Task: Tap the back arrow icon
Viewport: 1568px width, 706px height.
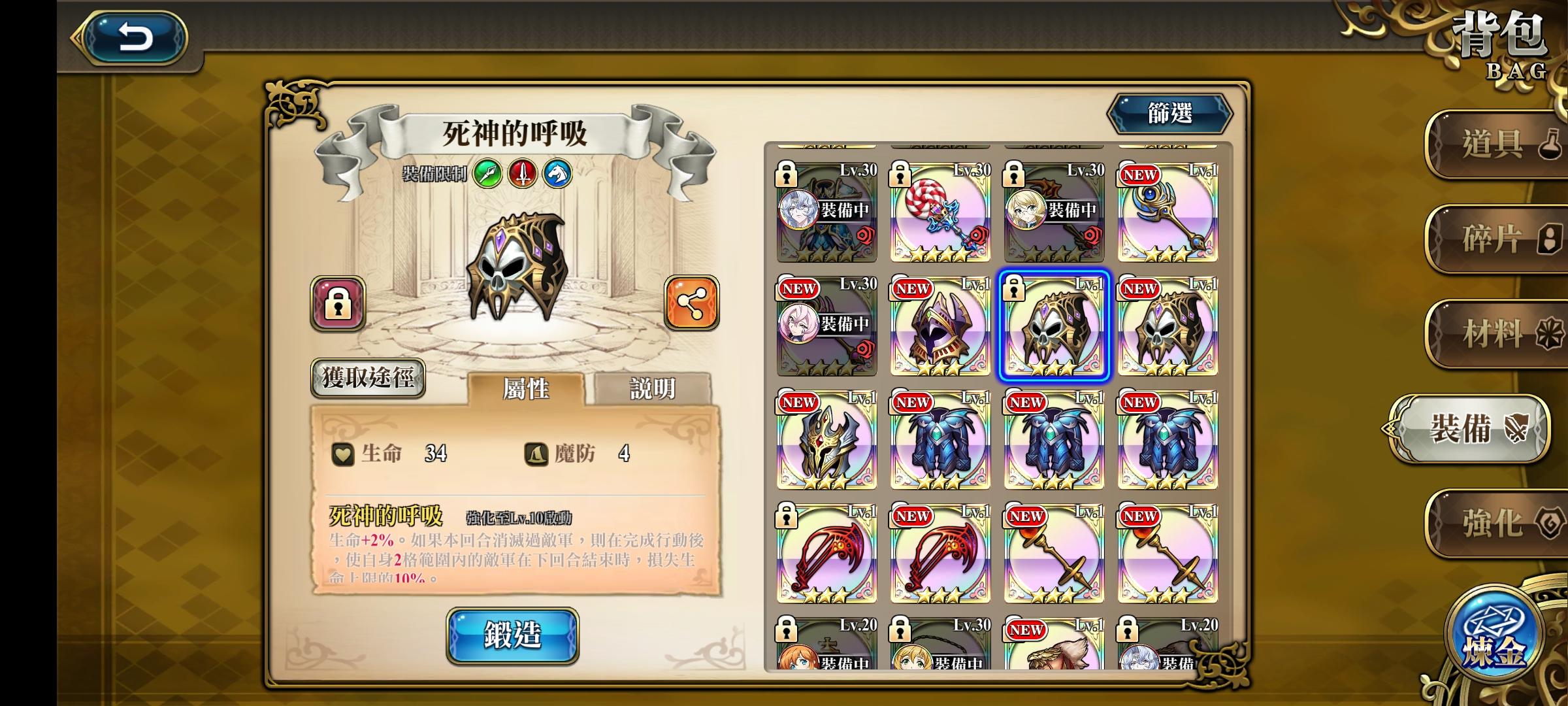Action: [x=134, y=36]
